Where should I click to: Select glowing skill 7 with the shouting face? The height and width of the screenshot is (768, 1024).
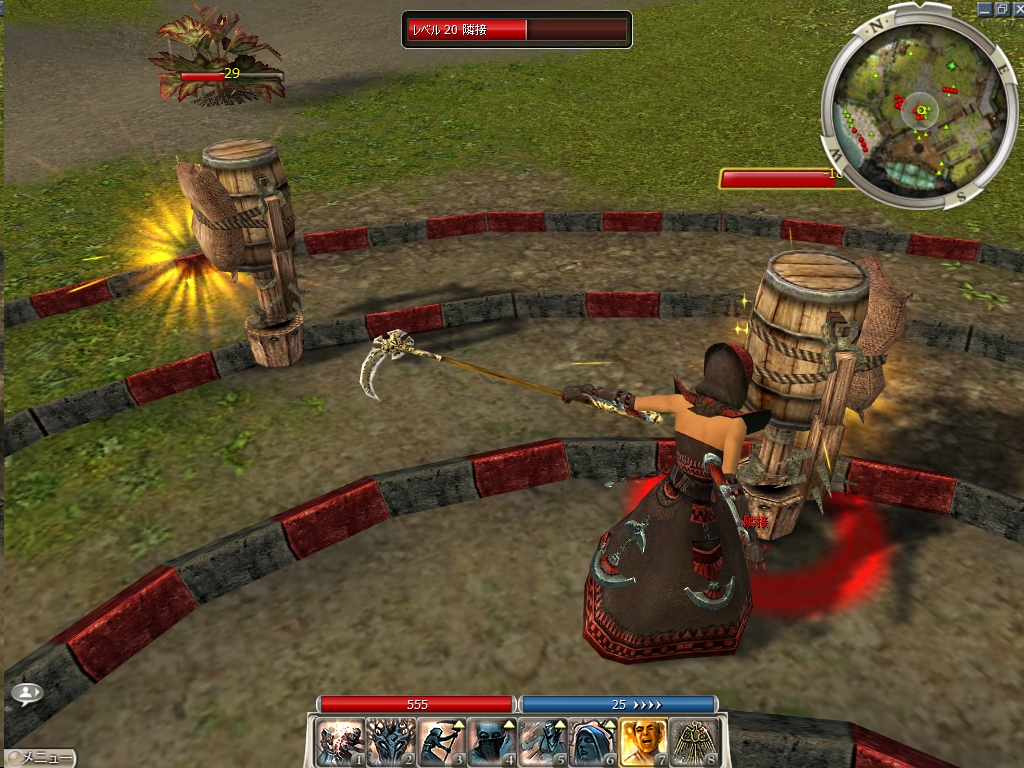644,743
